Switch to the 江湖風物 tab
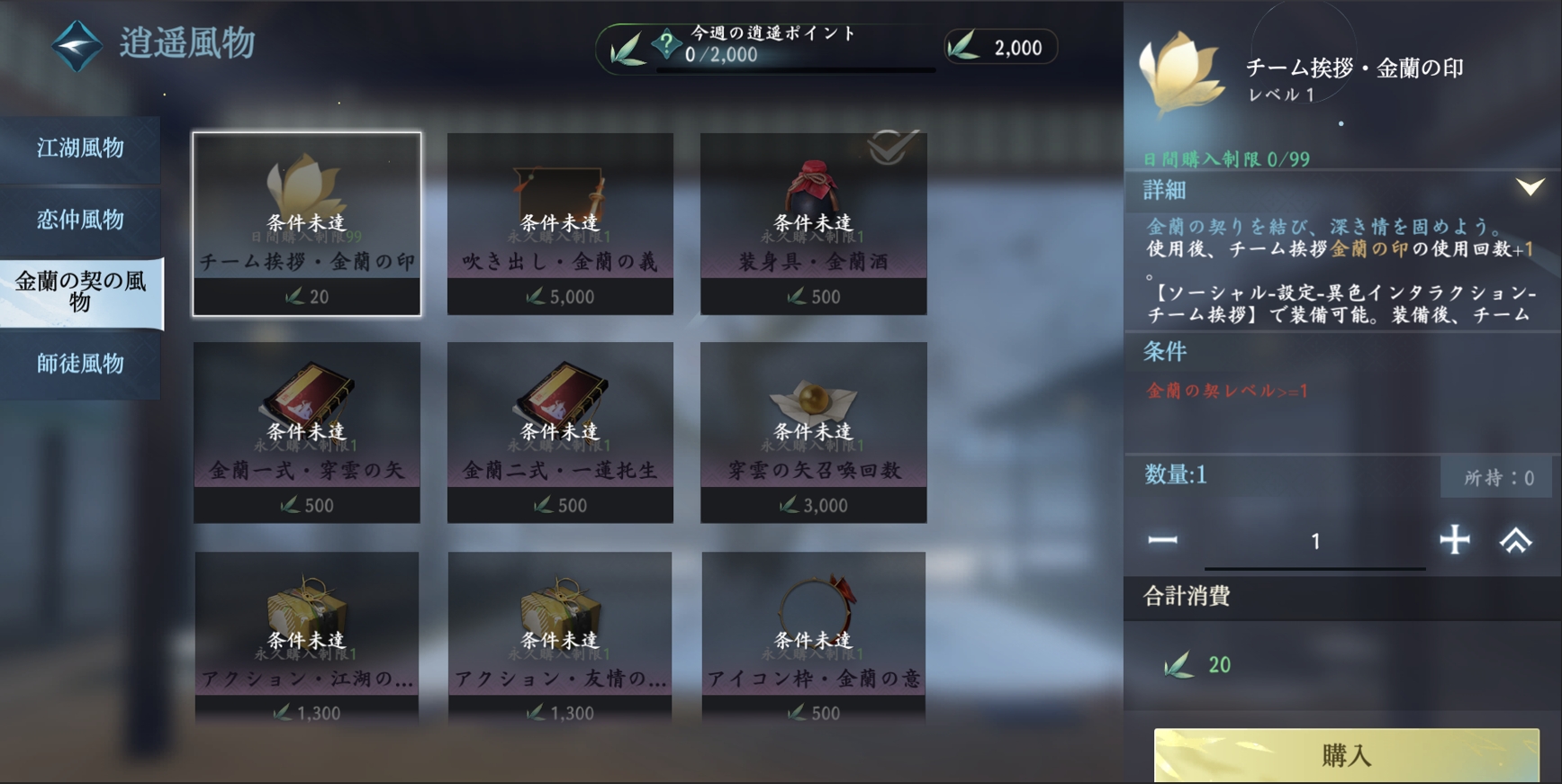The height and width of the screenshot is (784, 1562). pos(80,149)
